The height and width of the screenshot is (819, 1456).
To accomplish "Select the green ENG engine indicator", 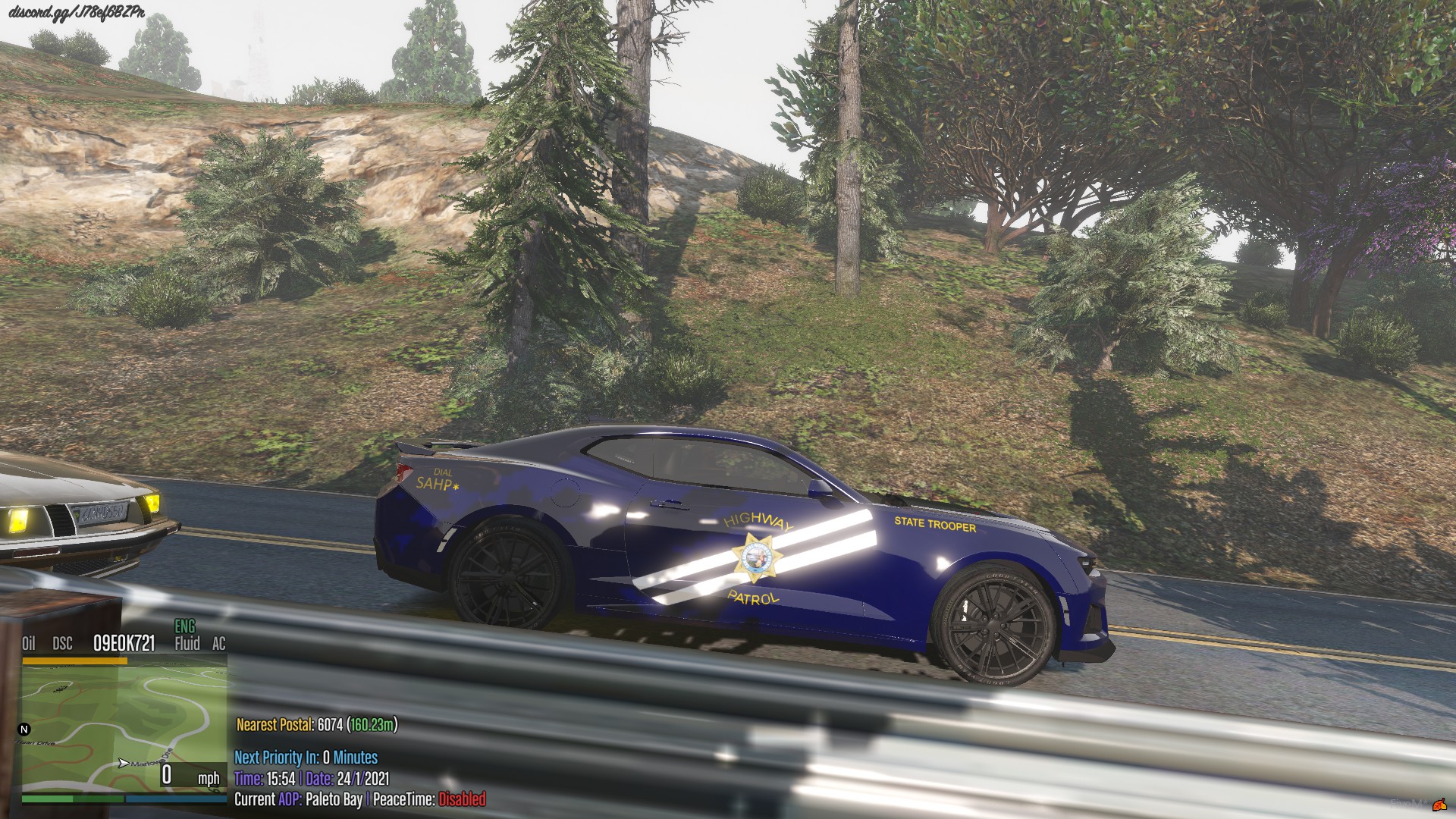I will [185, 627].
